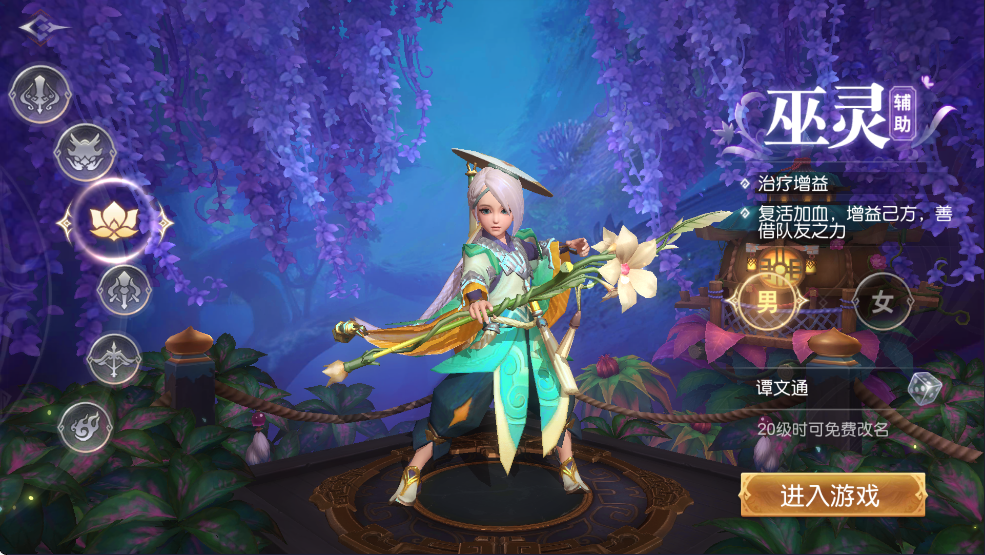The height and width of the screenshot is (555, 985).
Task: Choose male gender 男
Action: [767, 303]
